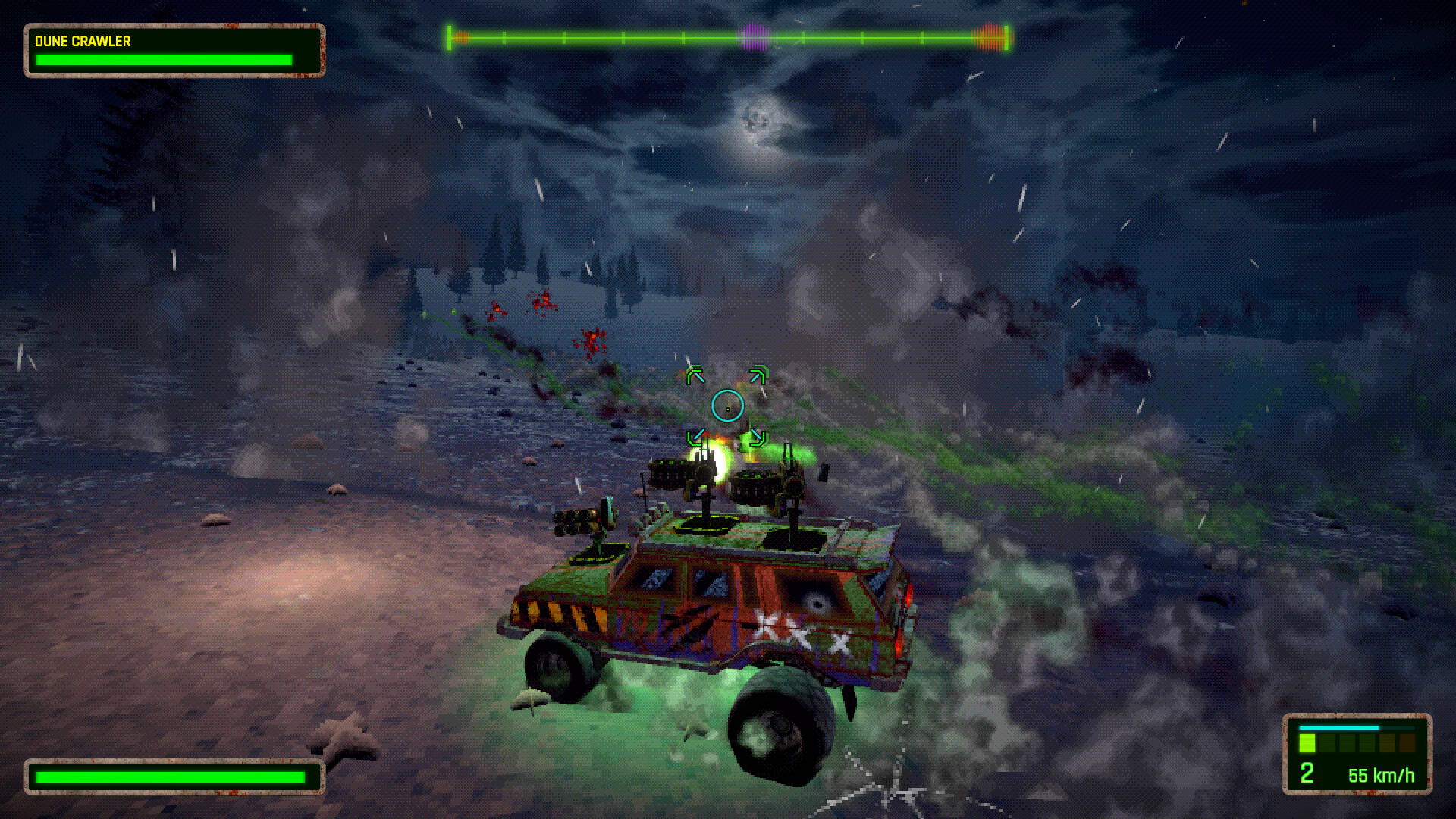Image resolution: width=1456 pixels, height=819 pixels.
Task: Toggle the second dimmed gear block
Action: point(1327,743)
